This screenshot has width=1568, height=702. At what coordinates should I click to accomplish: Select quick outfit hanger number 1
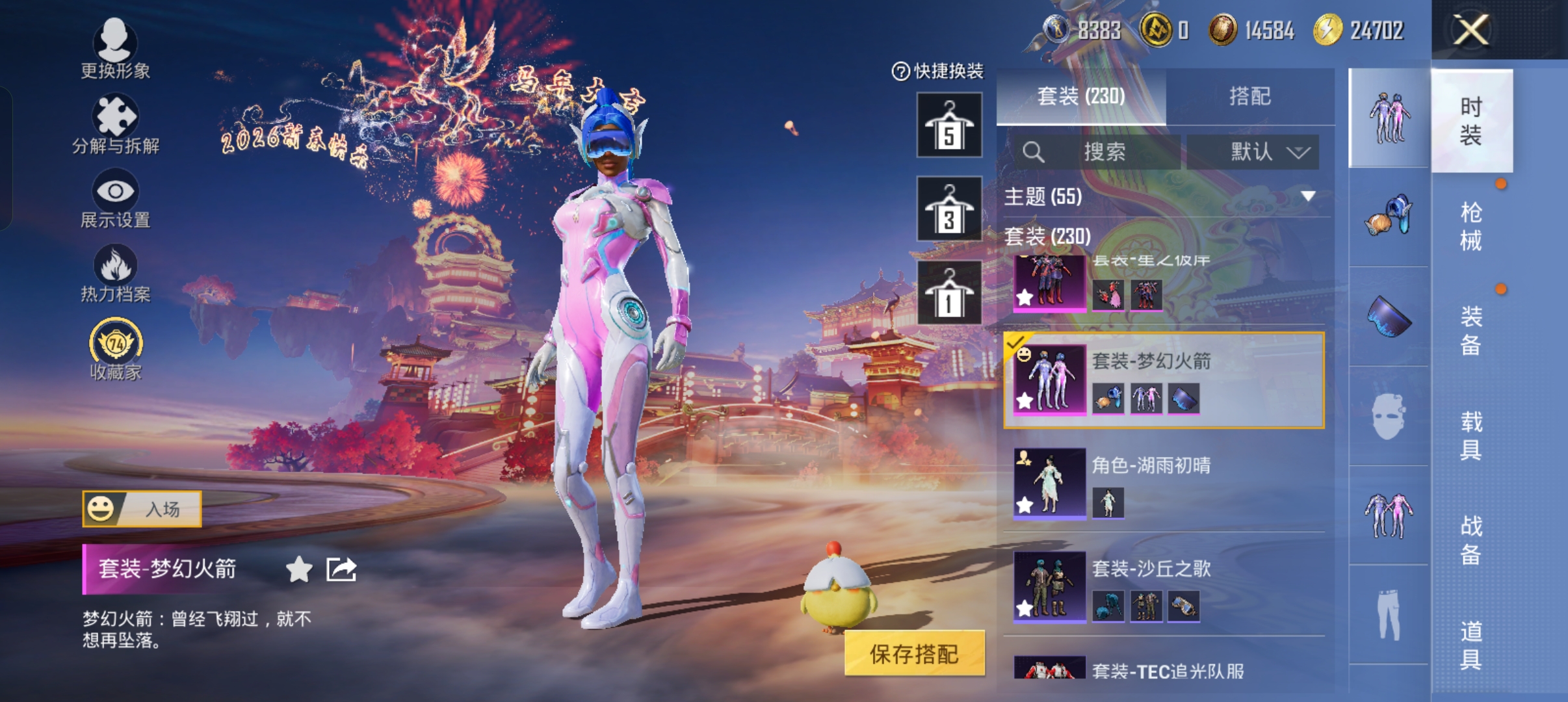[x=949, y=292]
